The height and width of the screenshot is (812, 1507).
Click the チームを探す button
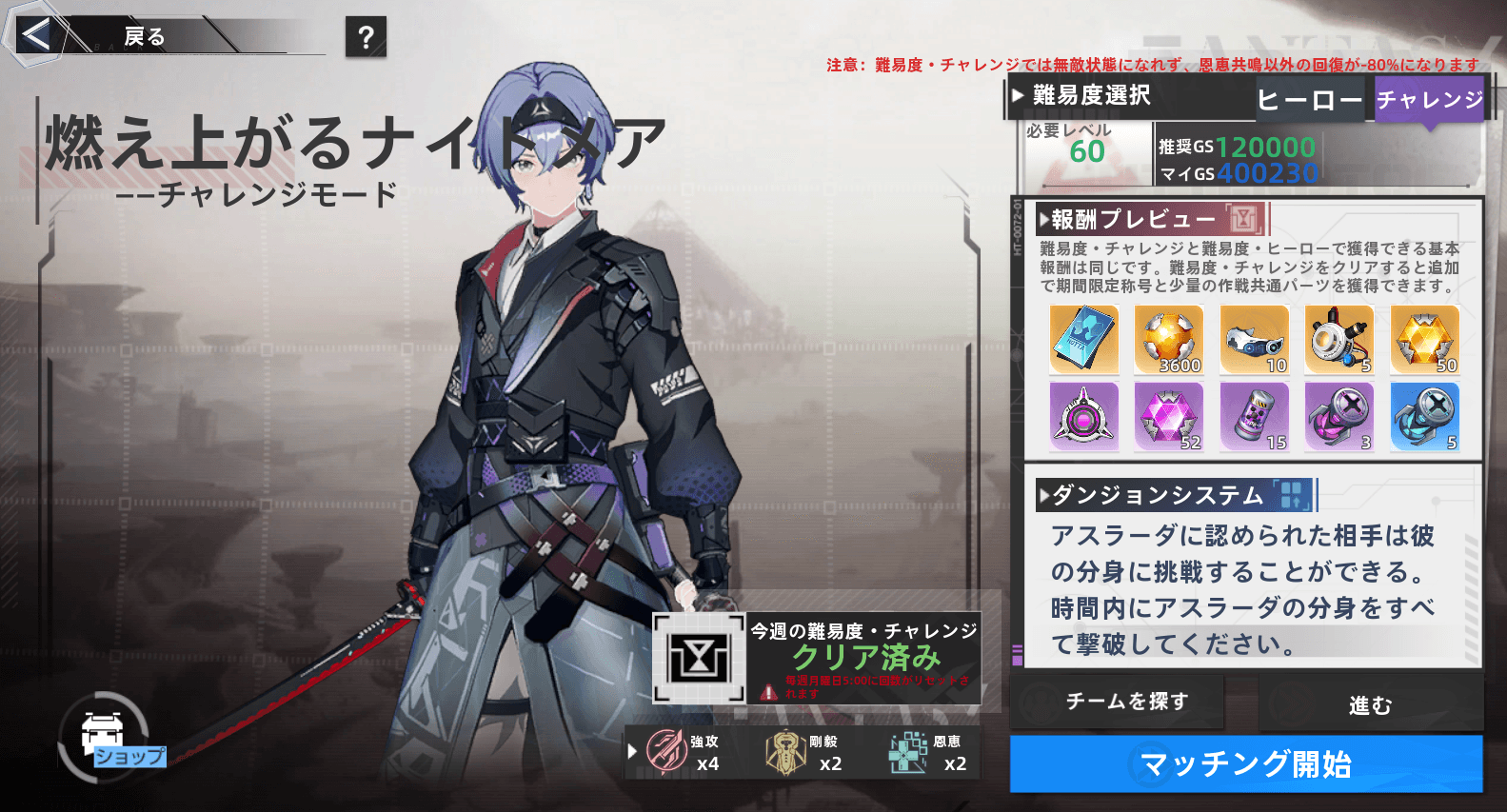click(1126, 702)
